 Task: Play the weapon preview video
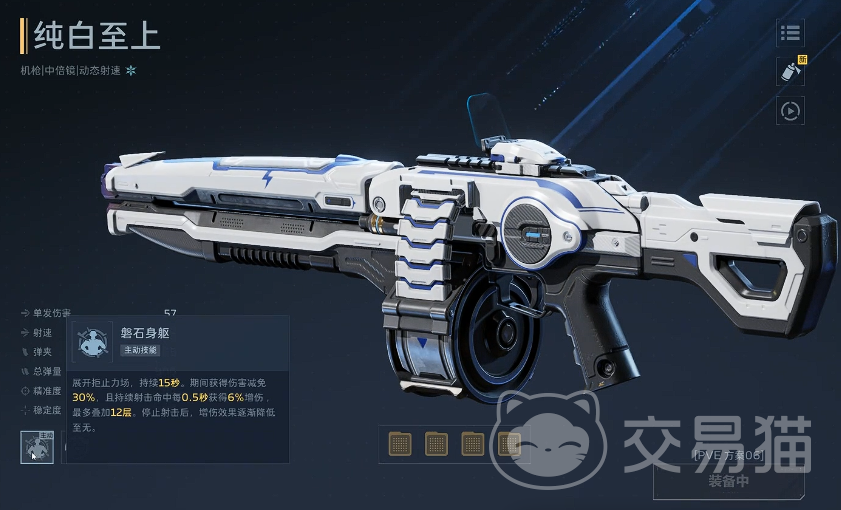pyautogui.click(x=790, y=110)
